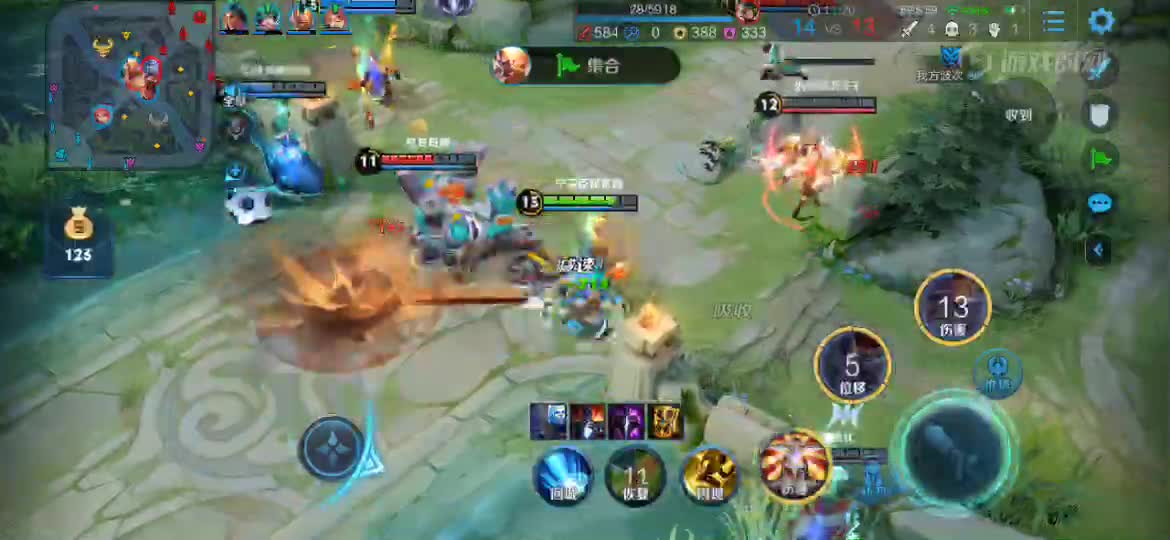The height and width of the screenshot is (540, 1170).
Task: Tap the movement joystick
Action: [332, 448]
